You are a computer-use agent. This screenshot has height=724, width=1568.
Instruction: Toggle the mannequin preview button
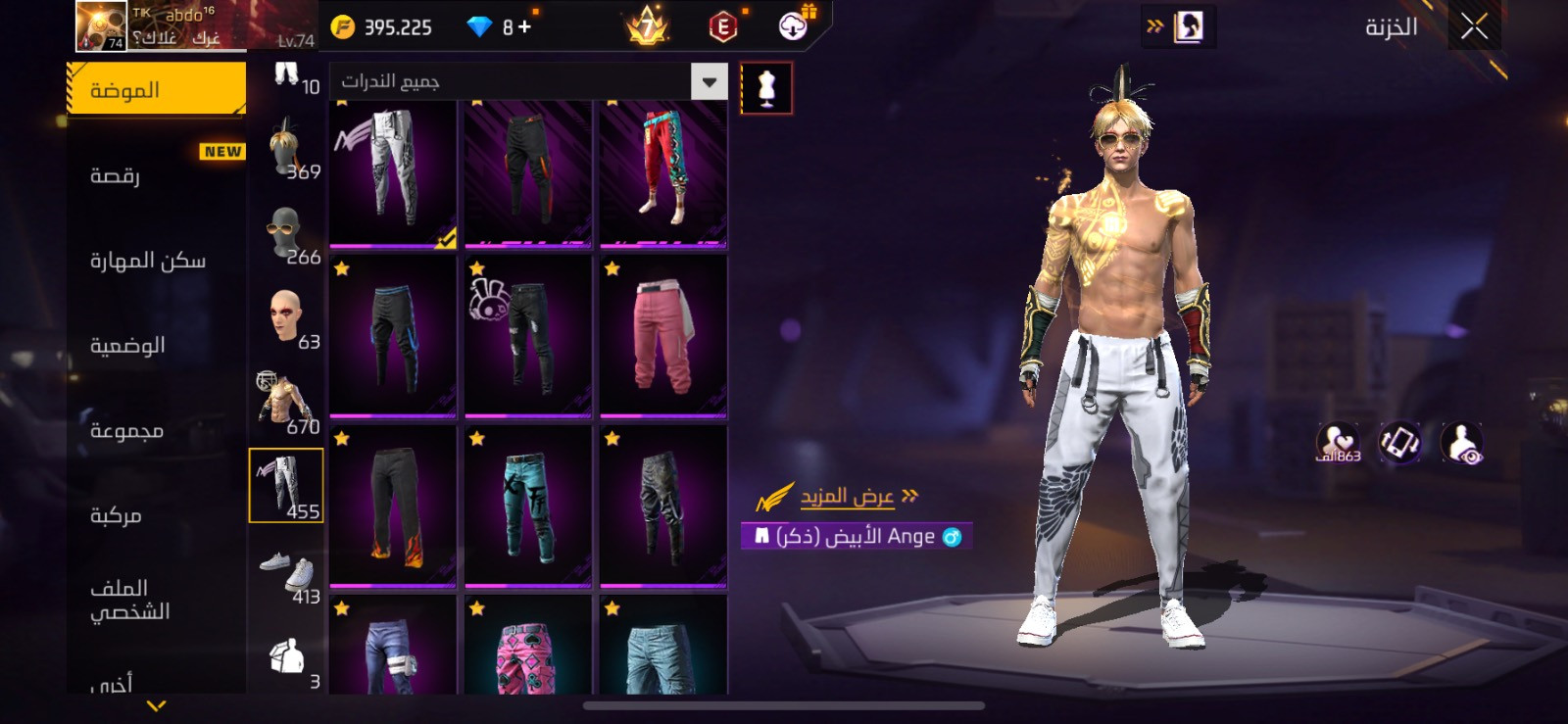766,88
